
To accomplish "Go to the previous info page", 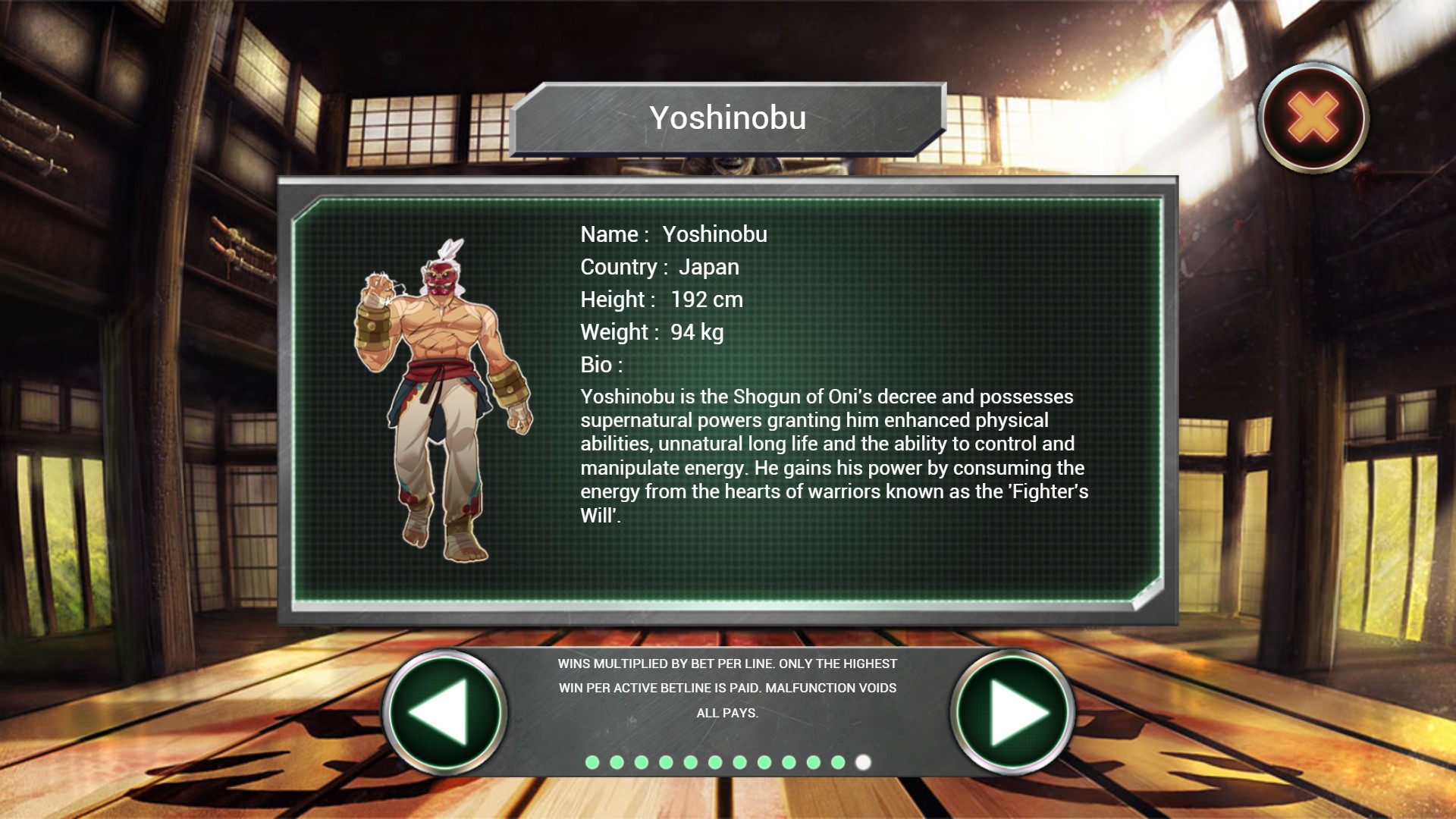I will 444,712.
